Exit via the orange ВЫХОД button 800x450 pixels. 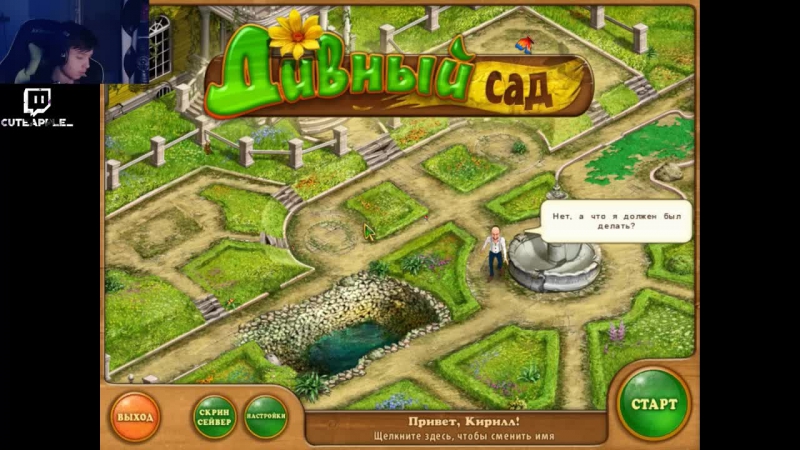[136, 415]
